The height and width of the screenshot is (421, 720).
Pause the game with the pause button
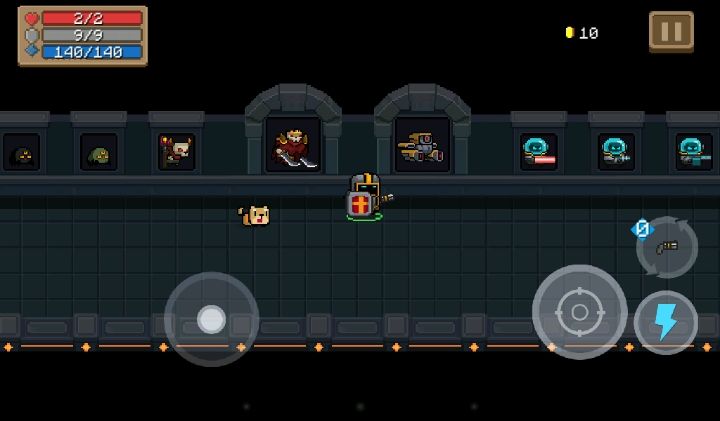[671, 31]
